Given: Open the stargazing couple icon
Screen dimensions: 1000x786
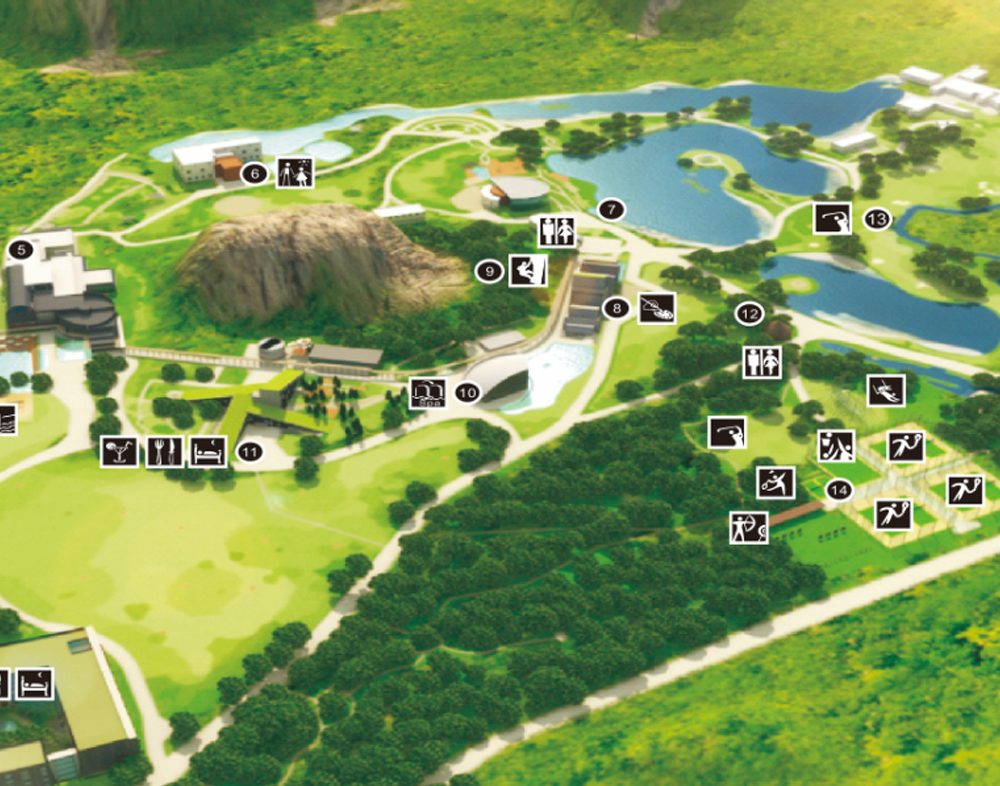Looking at the screenshot, I should point(296,173).
